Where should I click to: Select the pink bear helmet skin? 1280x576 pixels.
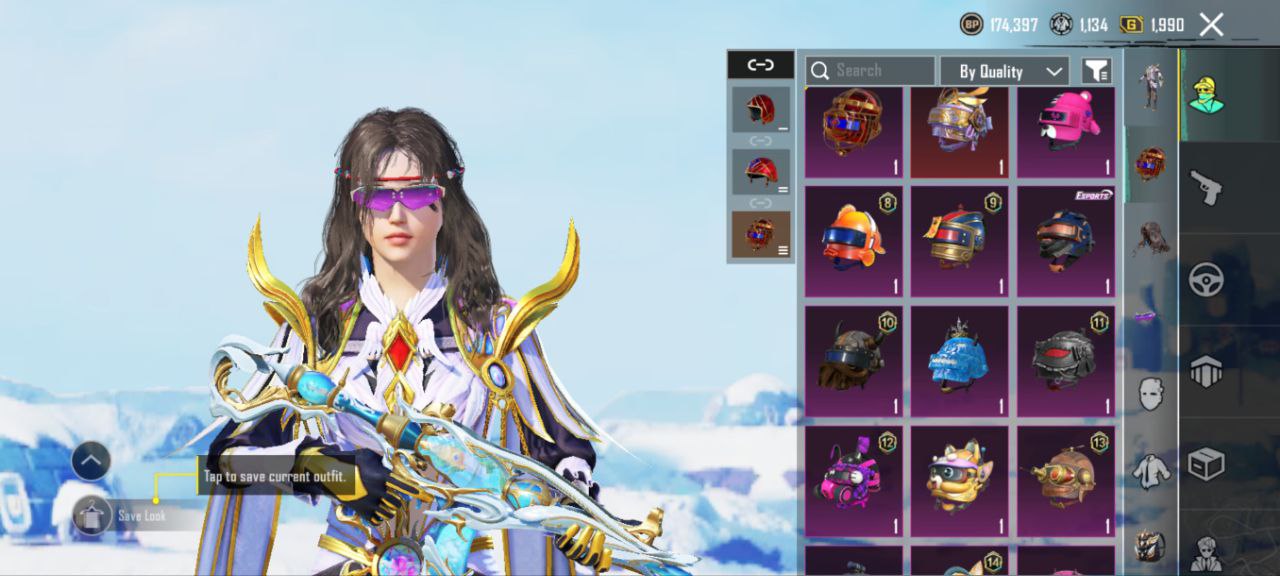click(1065, 132)
